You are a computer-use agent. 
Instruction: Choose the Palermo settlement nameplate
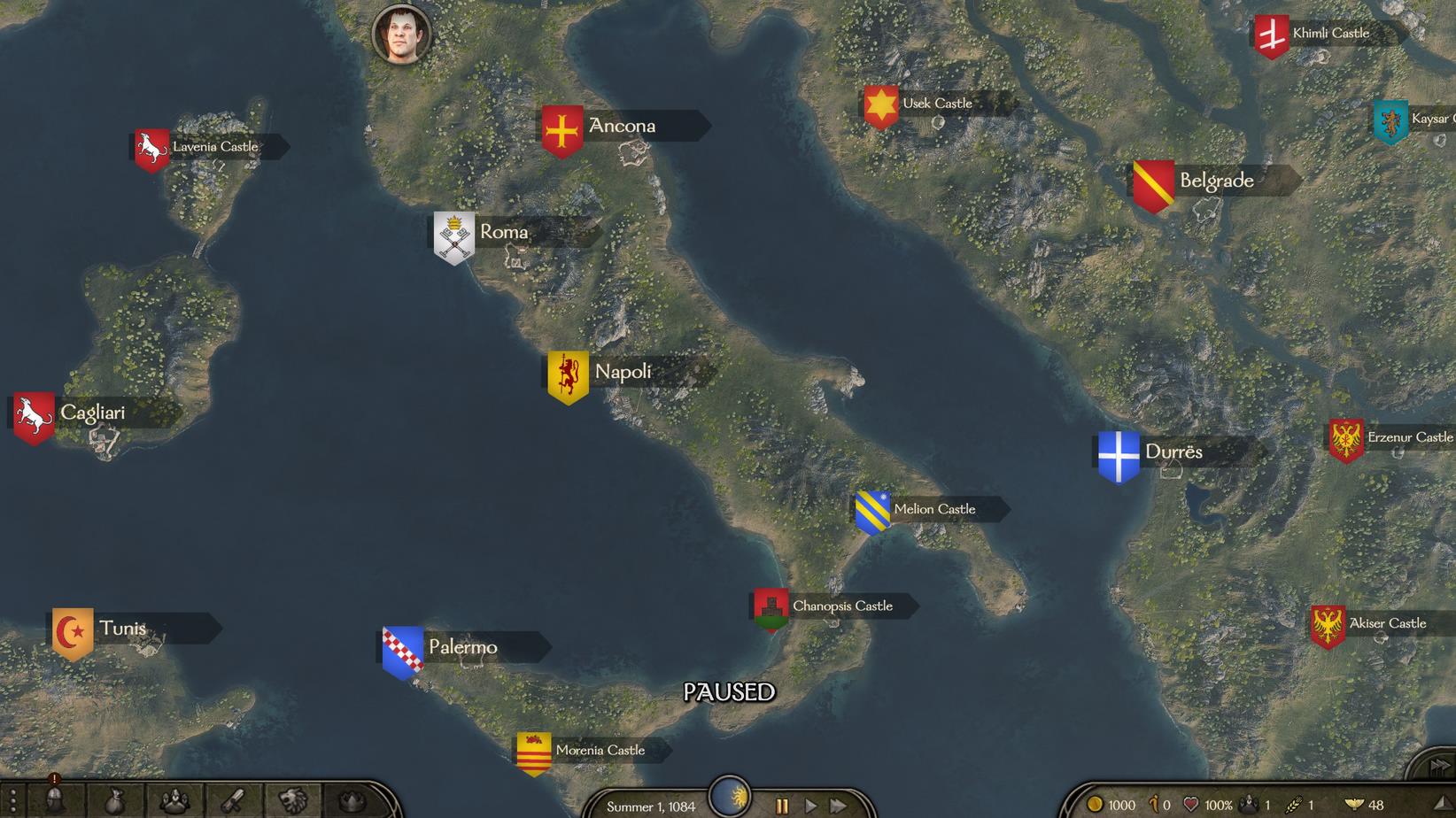(x=462, y=647)
